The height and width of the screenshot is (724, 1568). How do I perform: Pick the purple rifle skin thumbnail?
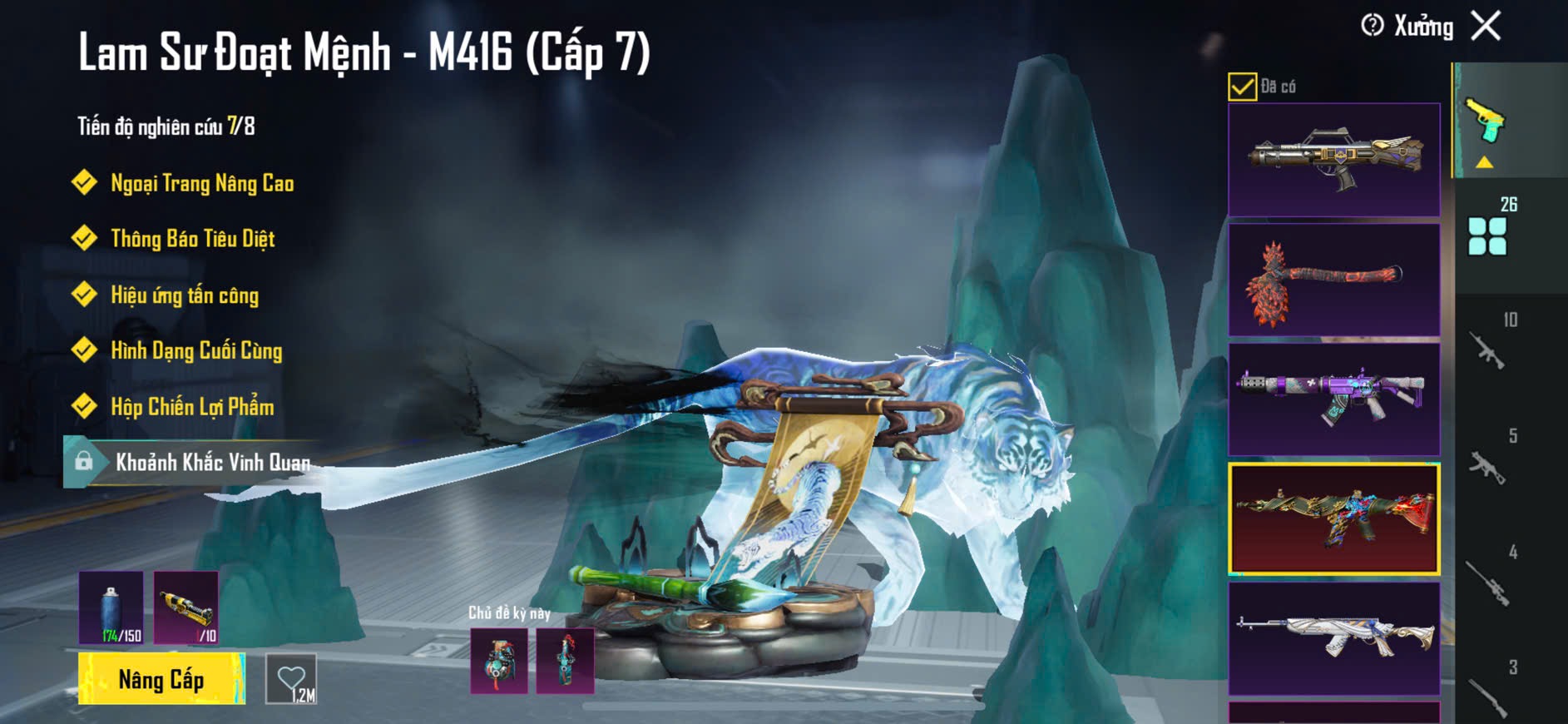click(x=1333, y=399)
